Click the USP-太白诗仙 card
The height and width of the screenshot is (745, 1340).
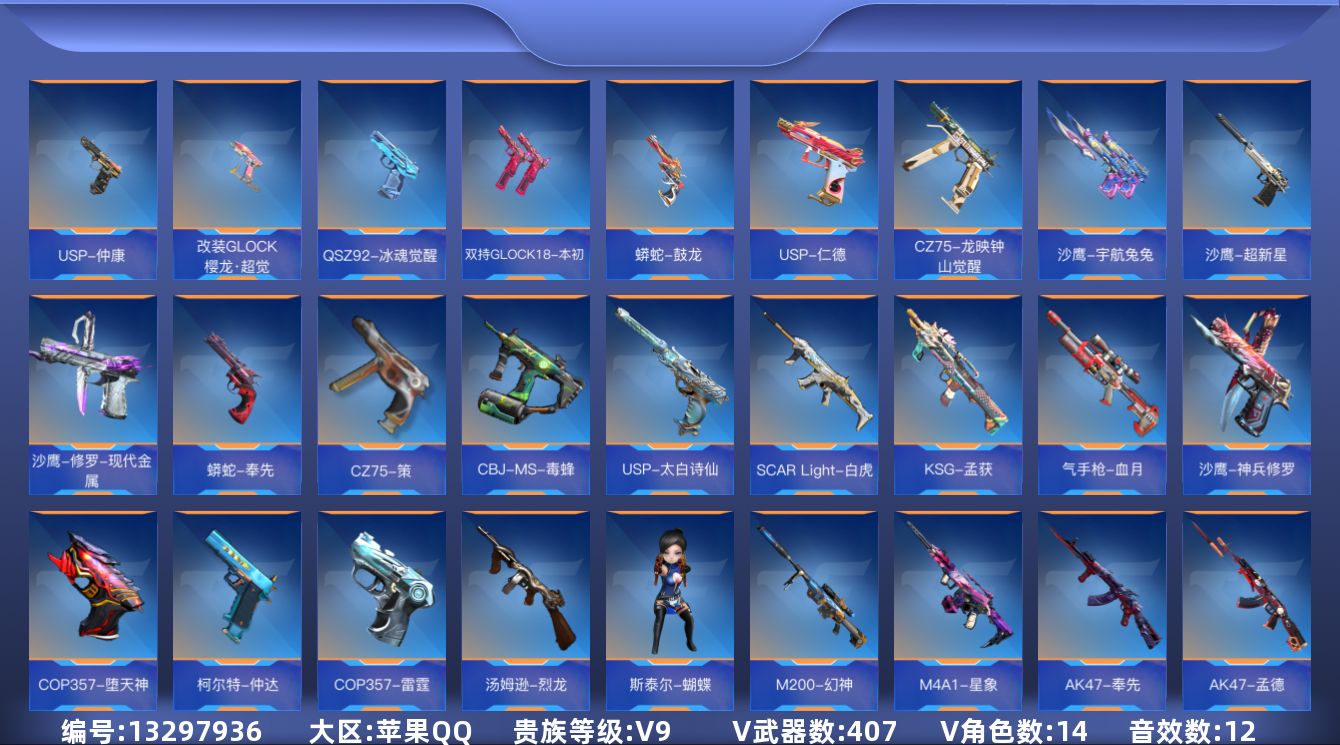(x=669, y=394)
